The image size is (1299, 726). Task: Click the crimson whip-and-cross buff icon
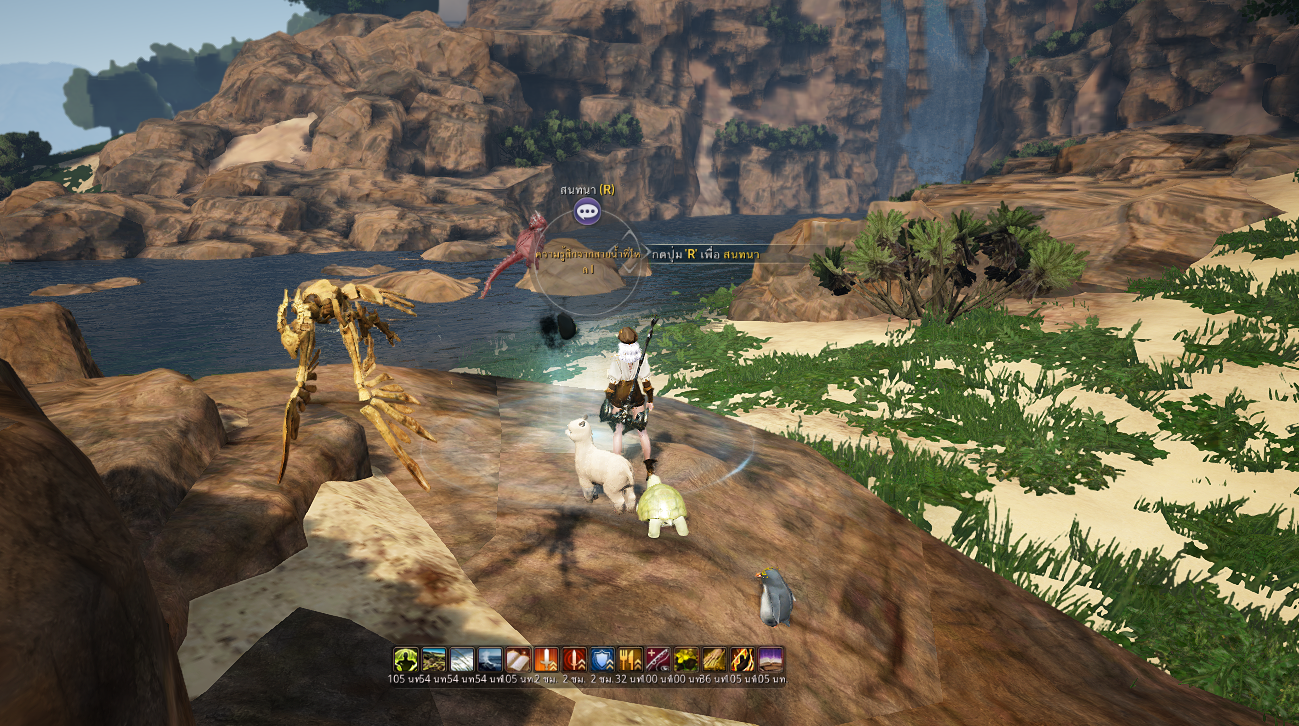(x=657, y=659)
